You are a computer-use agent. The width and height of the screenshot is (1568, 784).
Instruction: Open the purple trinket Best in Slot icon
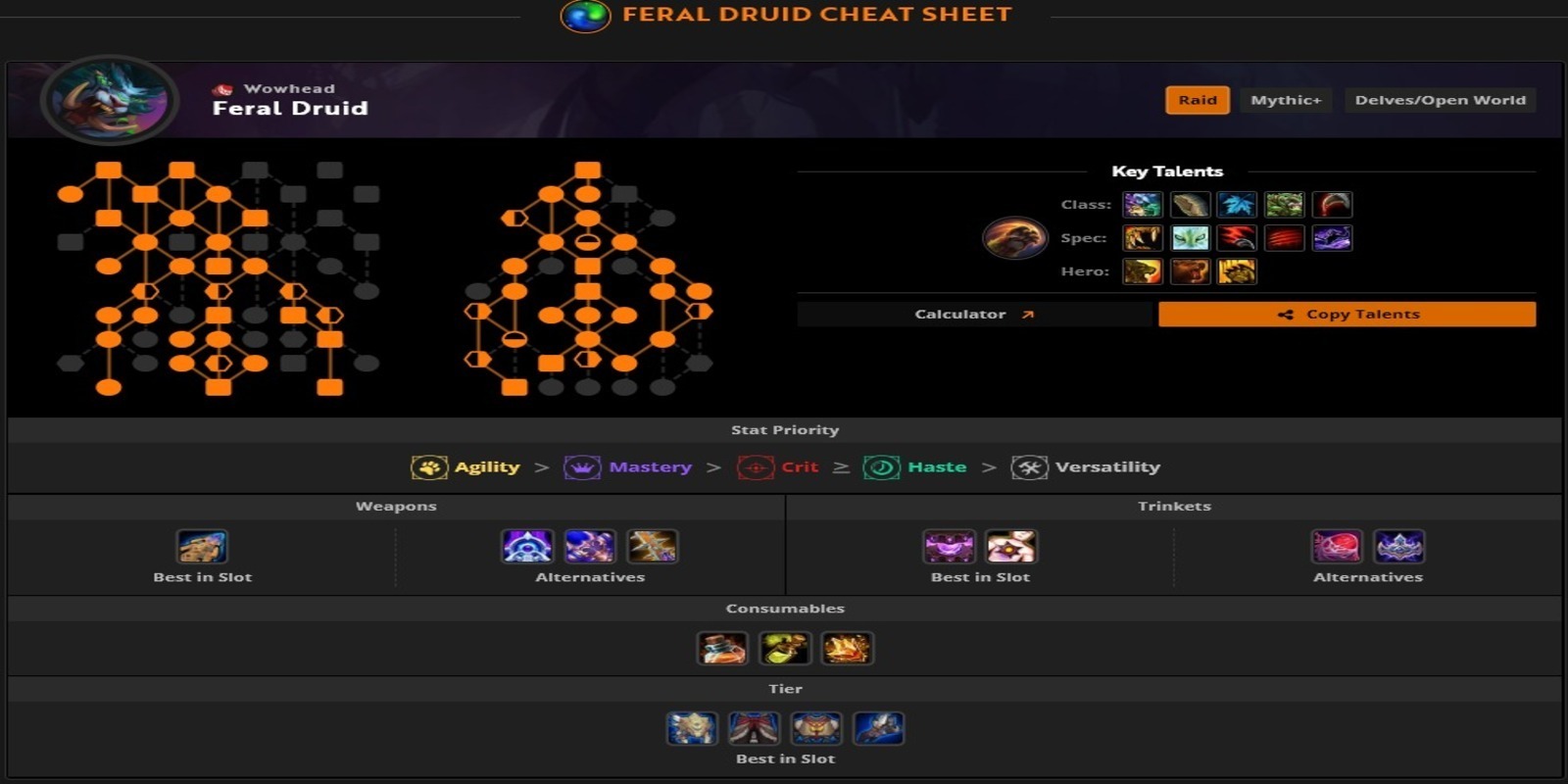(x=949, y=547)
